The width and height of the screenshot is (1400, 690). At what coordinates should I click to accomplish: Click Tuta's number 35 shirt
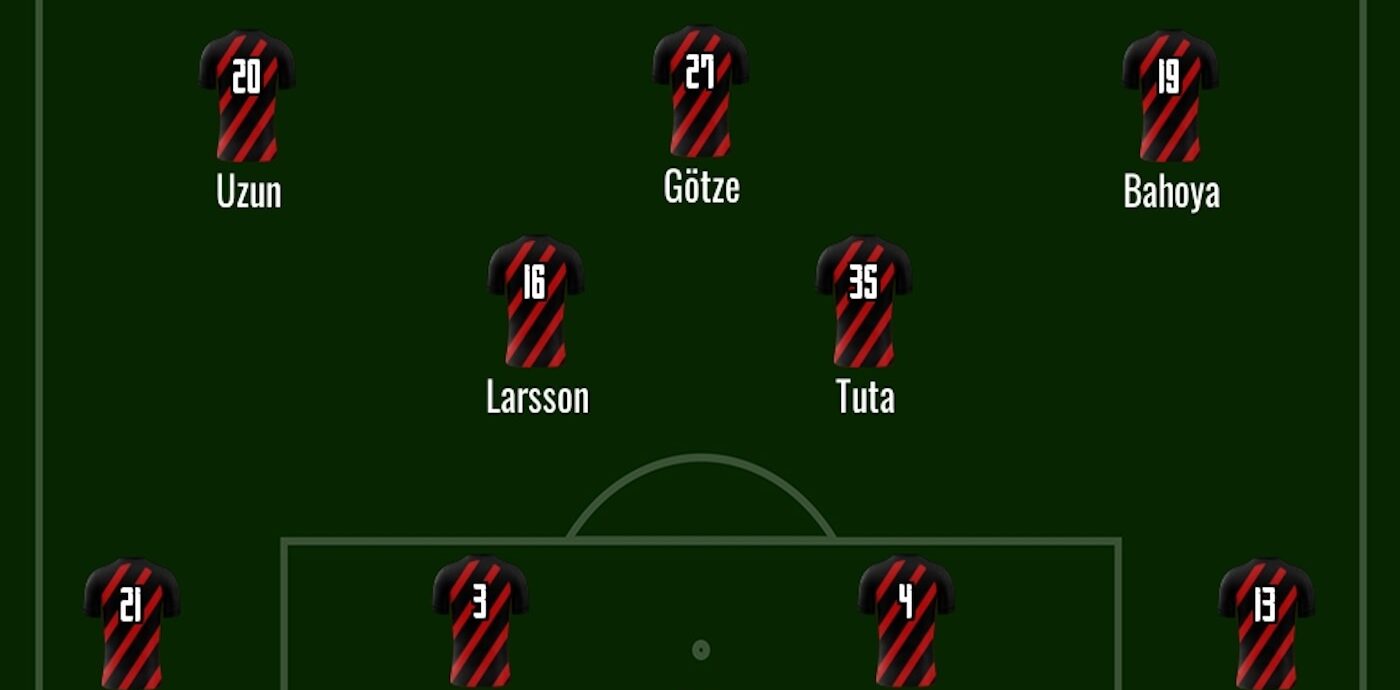tap(863, 302)
